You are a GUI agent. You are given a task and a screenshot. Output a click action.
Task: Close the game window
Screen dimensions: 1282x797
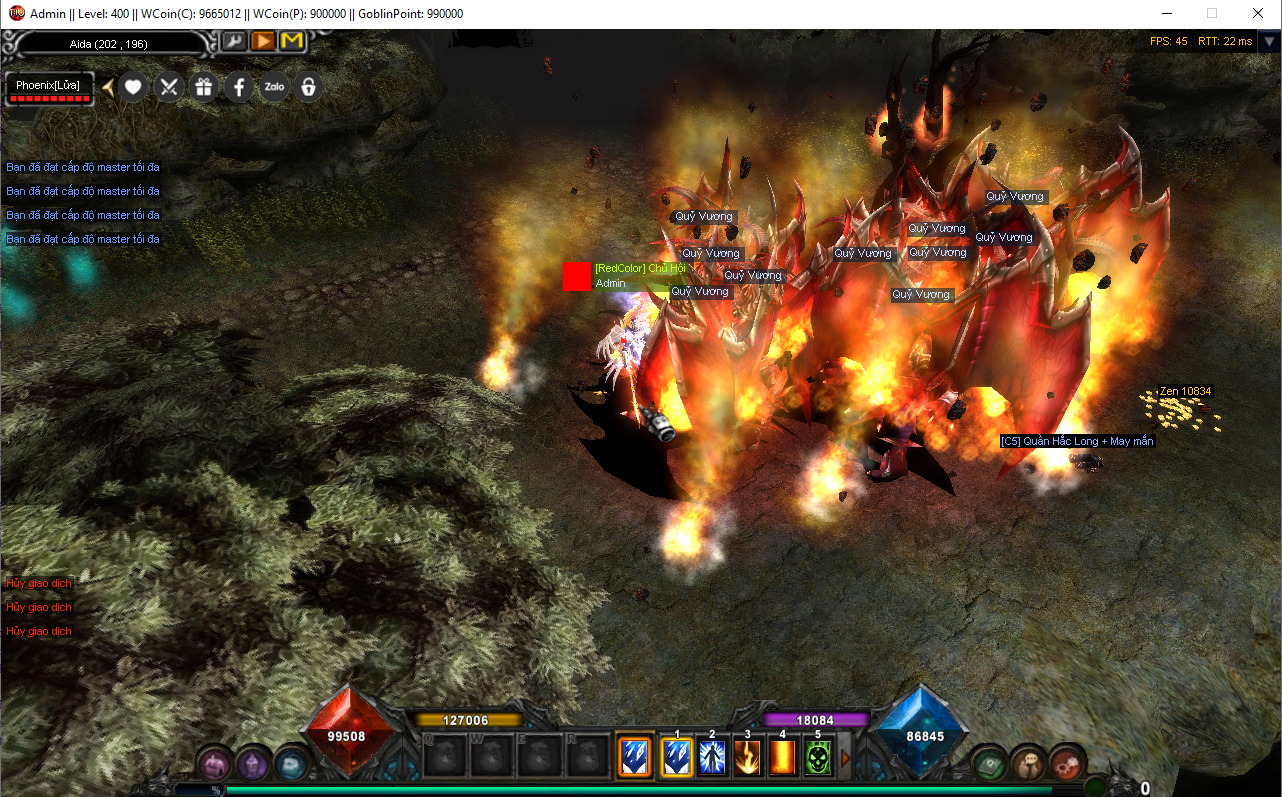pos(1257,14)
